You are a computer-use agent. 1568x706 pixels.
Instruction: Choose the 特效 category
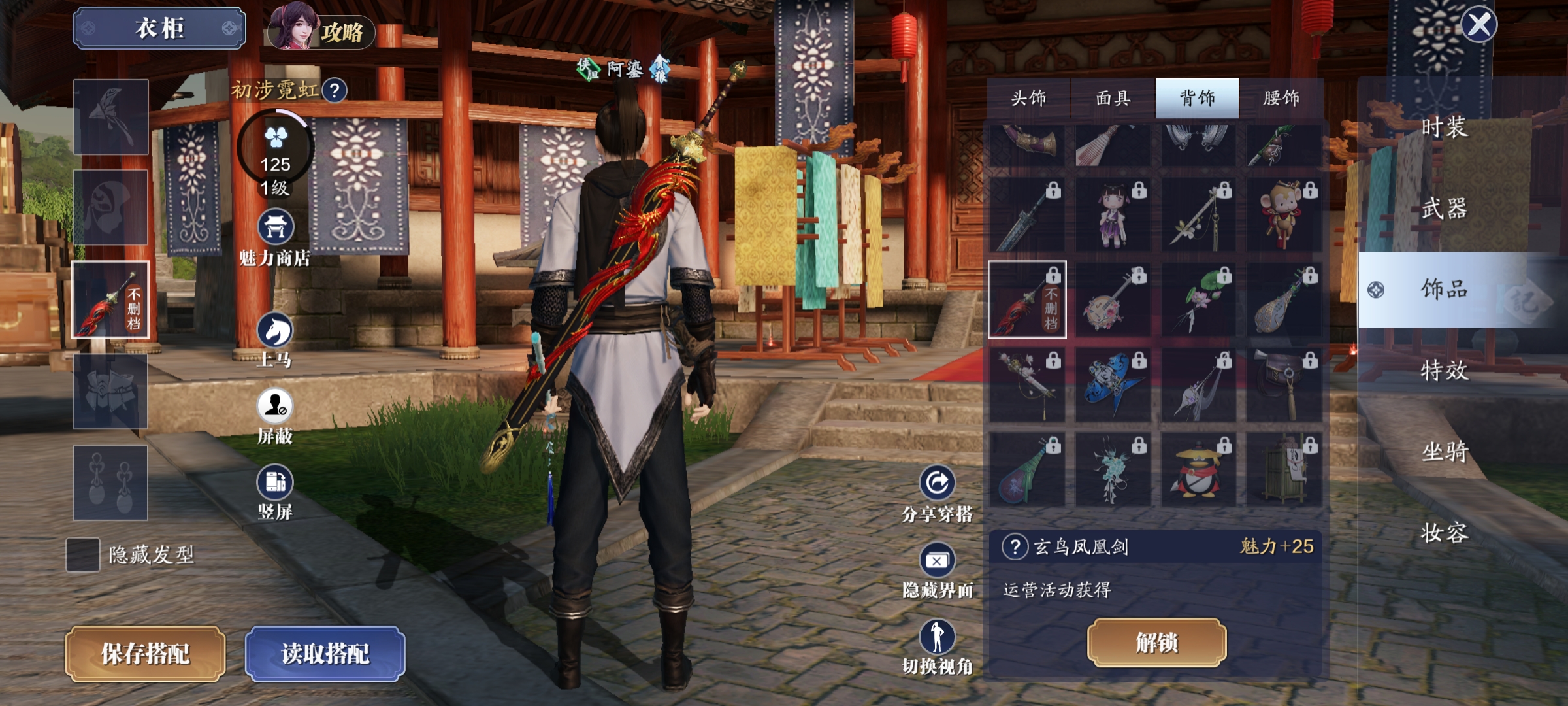pyautogui.click(x=1445, y=370)
